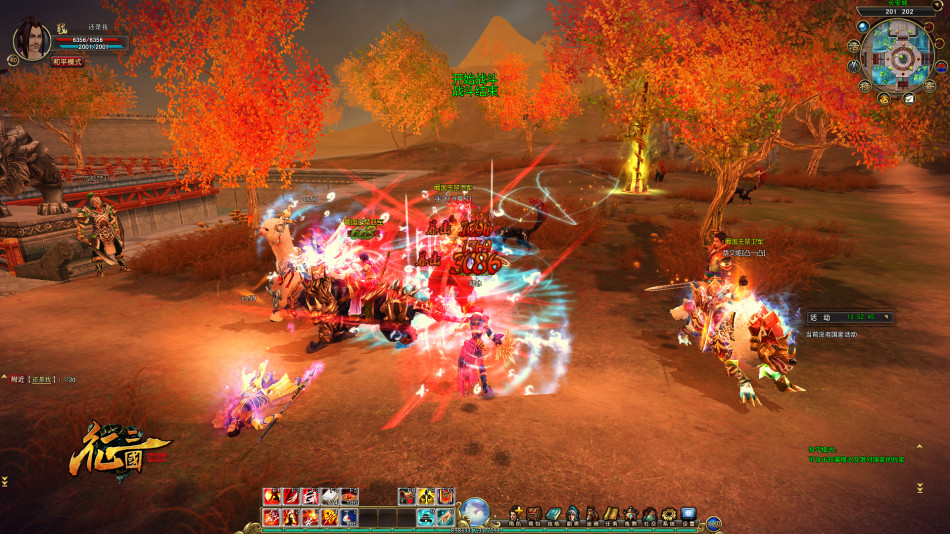Open the 设置 settings monitor icon
Viewport: 950px width, 534px height.
click(688, 515)
